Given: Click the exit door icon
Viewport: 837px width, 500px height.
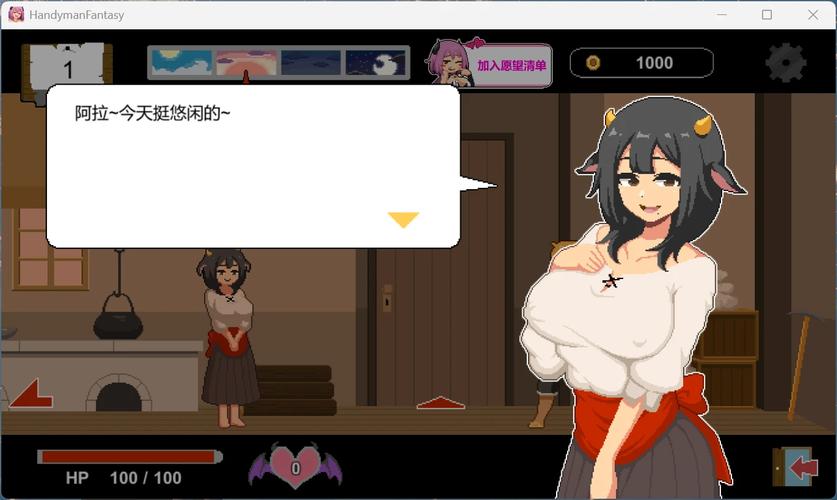Looking at the screenshot, I should point(795,467).
